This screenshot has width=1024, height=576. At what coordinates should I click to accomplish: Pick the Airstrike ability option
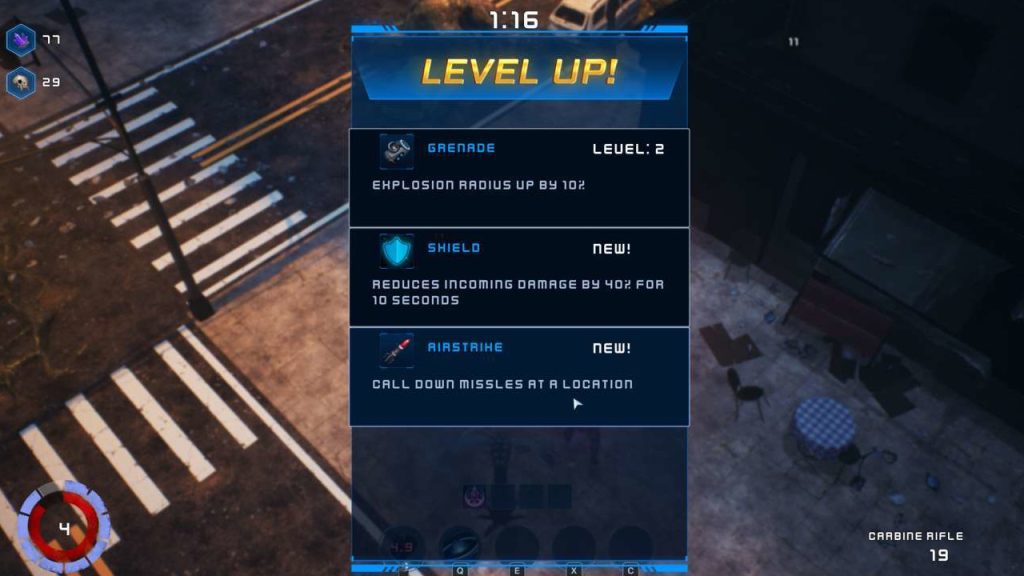519,376
